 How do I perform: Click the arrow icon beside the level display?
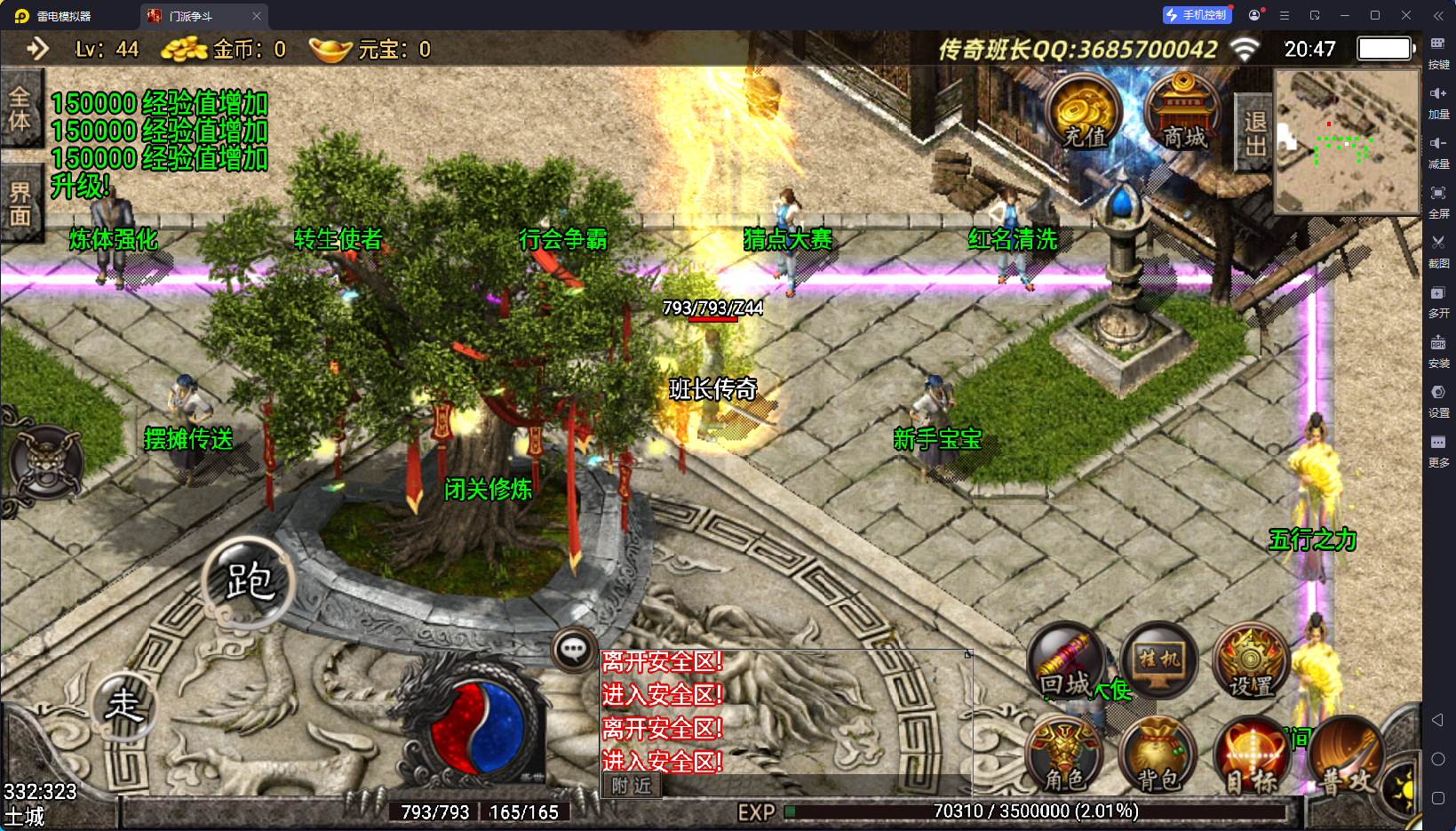coord(37,49)
